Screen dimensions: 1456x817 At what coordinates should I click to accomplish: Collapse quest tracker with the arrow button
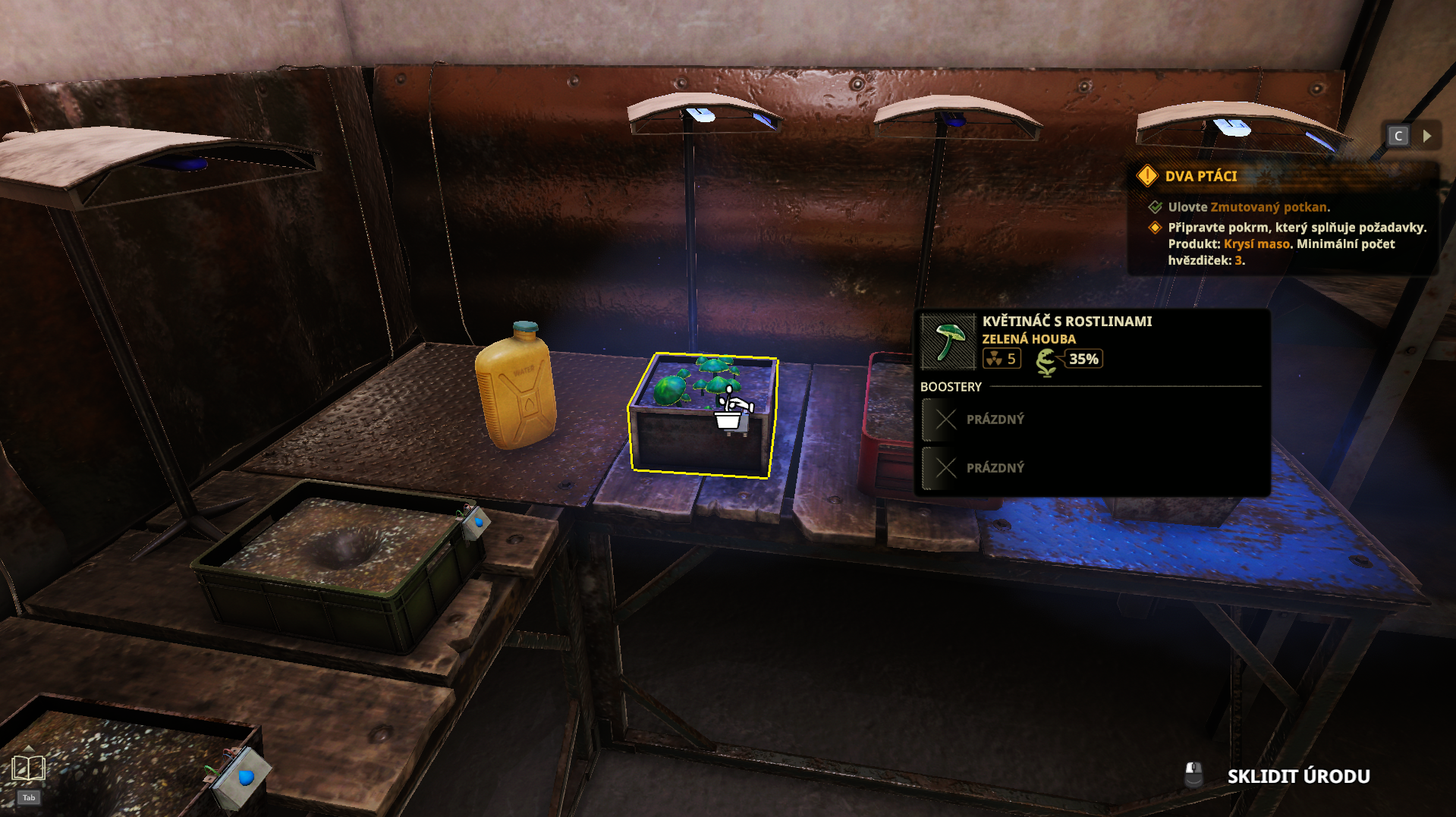pos(1427,136)
